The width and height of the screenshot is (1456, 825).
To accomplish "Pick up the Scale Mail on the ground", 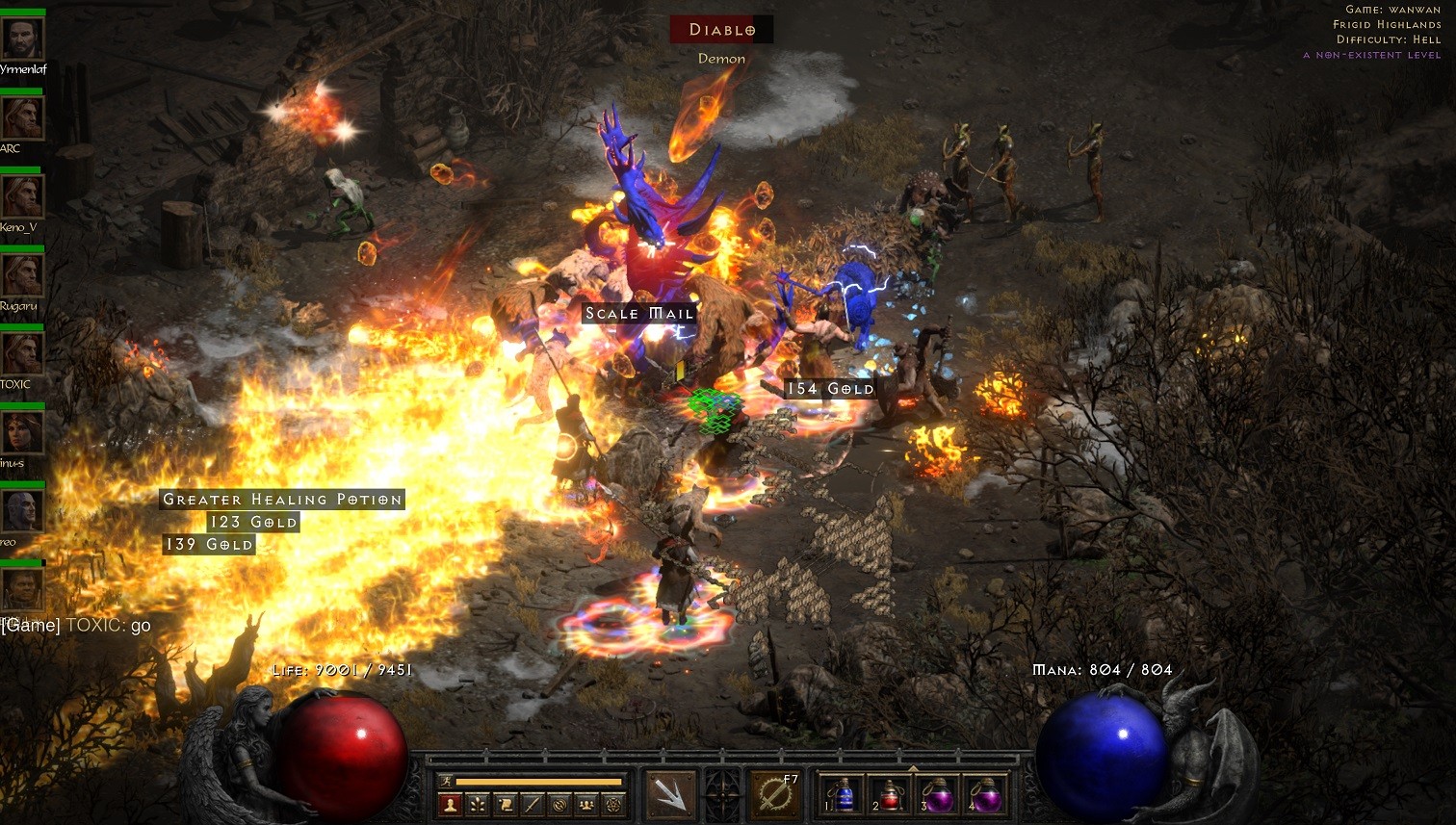I will [x=638, y=314].
